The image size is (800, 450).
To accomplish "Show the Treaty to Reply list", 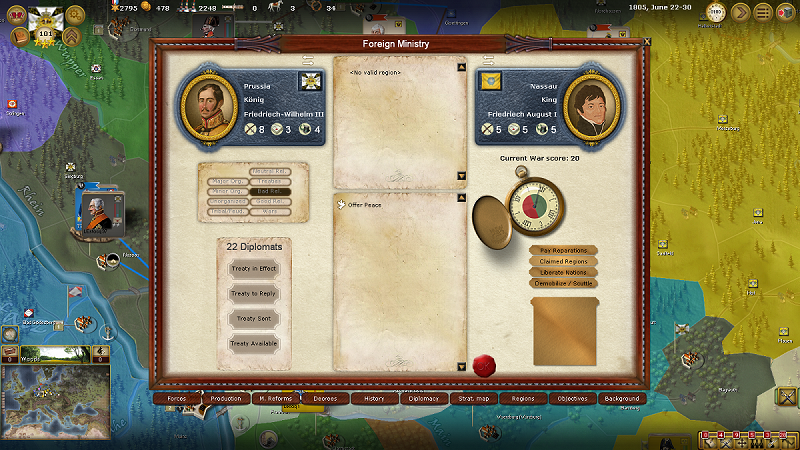I will point(253,294).
